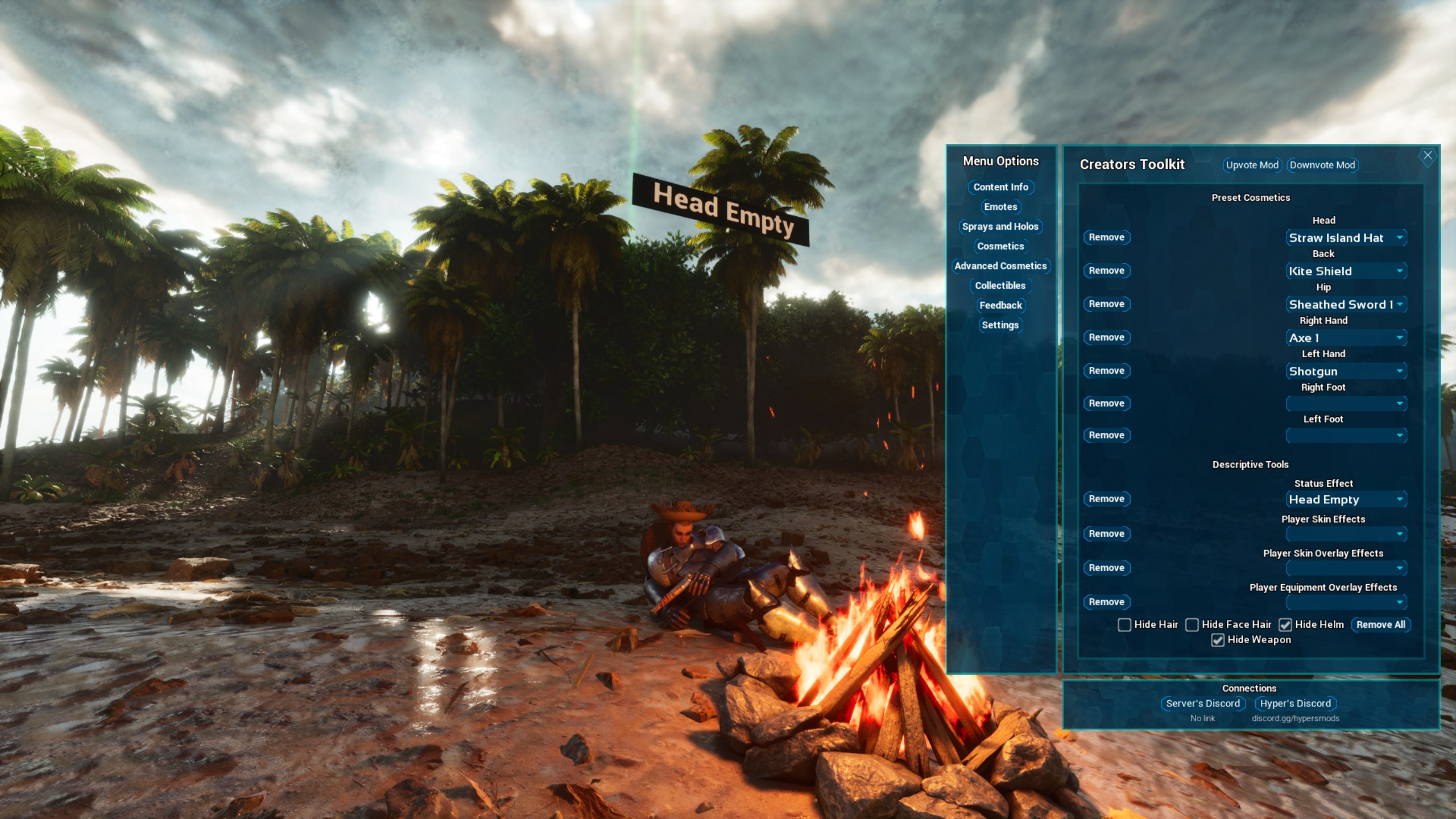
Task: Check Hide Face Hair
Action: click(x=1191, y=624)
